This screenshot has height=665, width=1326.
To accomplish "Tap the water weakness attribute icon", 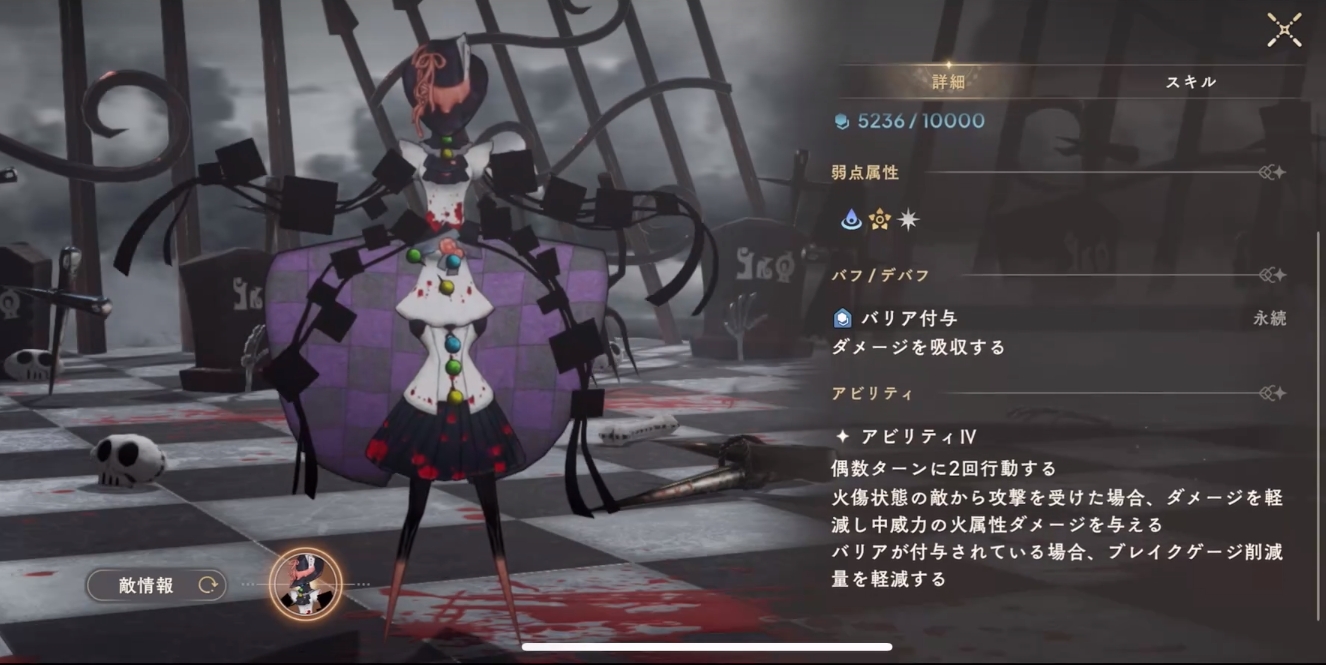I will pyautogui.click(x=851, y=220).
